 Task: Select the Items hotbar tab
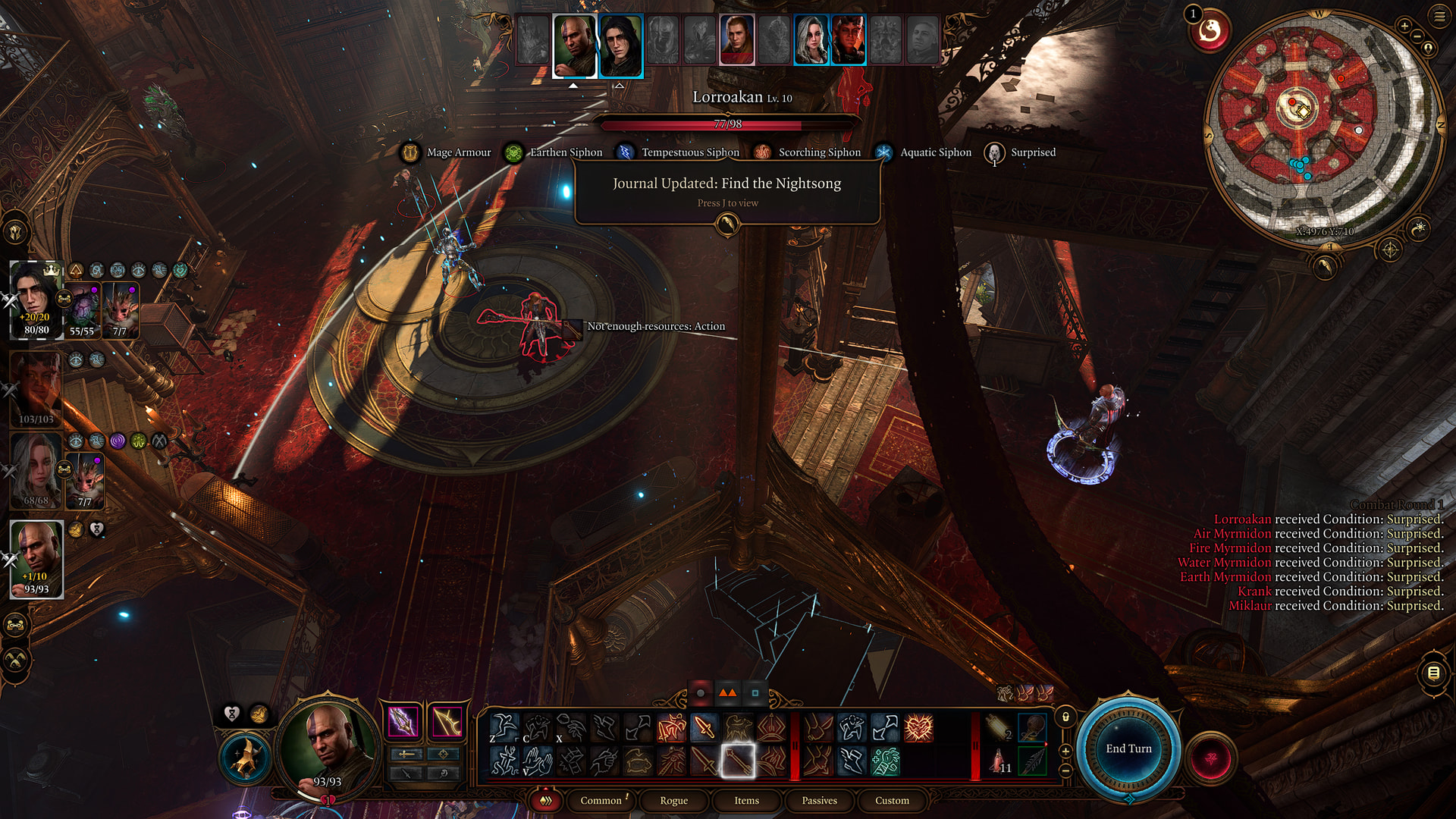pos(746,800)
